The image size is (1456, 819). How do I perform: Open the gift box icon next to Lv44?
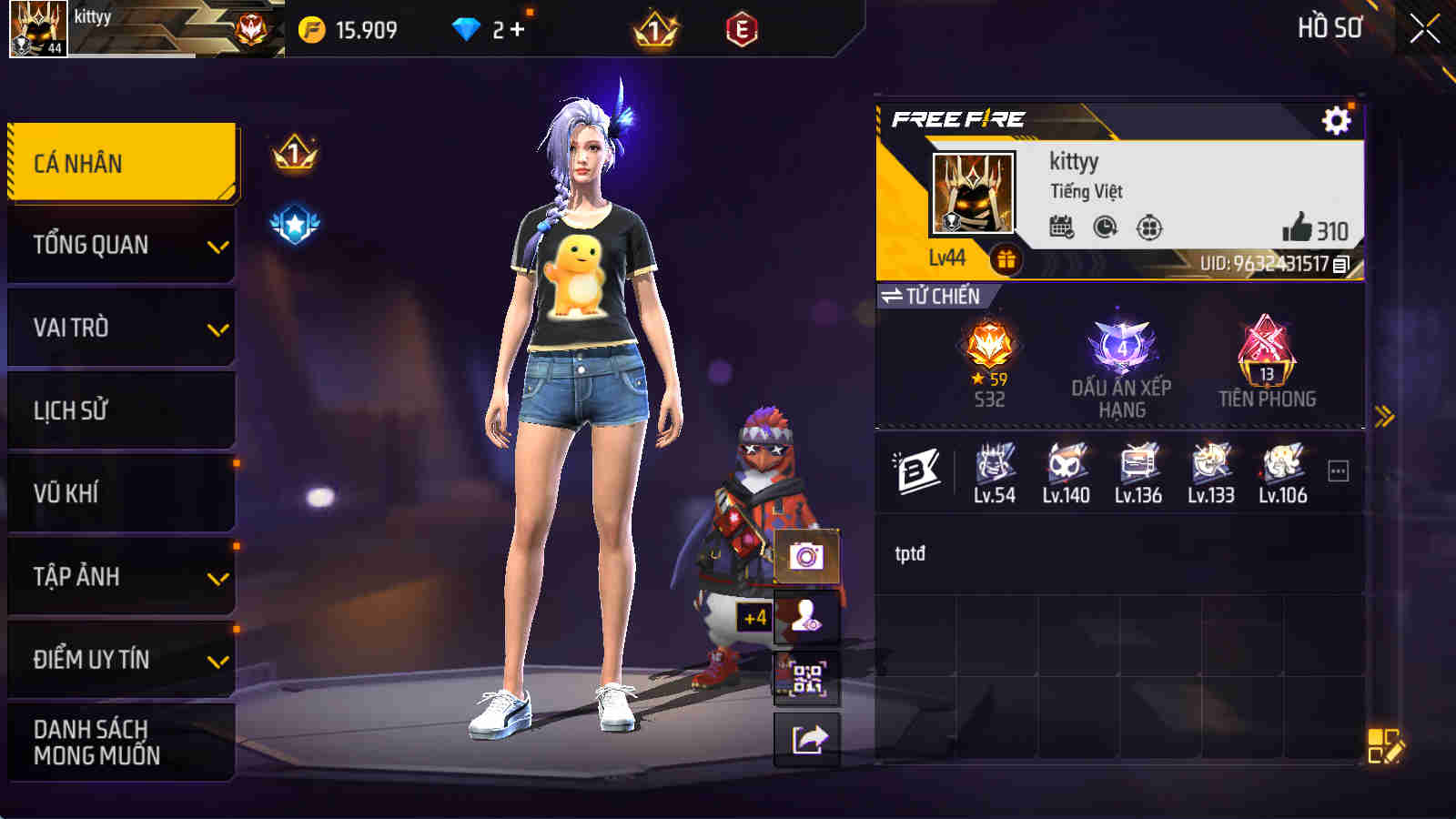click(1005, 258)
